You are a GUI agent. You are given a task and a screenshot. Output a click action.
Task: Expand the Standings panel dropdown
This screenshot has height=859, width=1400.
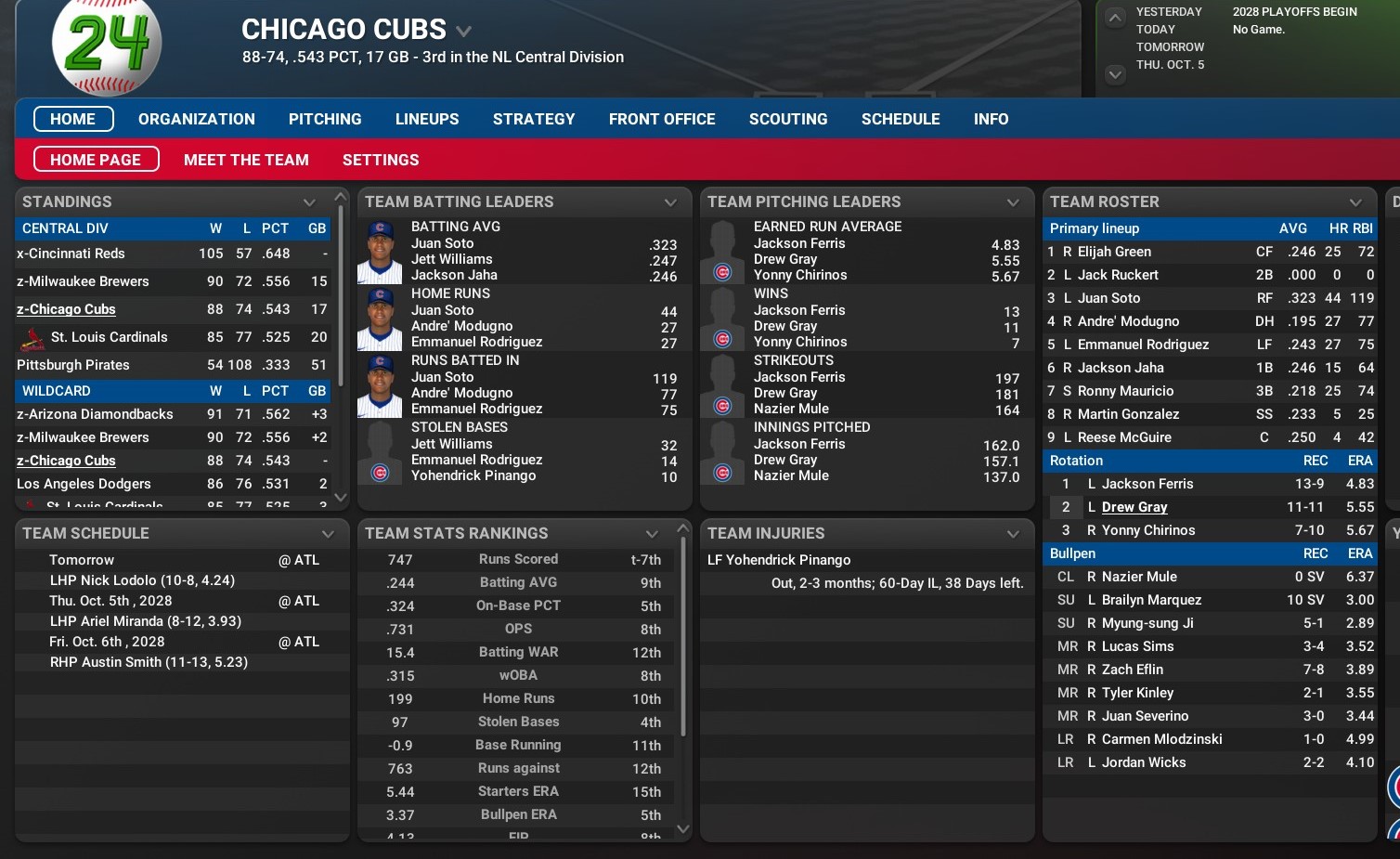point(309,202)
